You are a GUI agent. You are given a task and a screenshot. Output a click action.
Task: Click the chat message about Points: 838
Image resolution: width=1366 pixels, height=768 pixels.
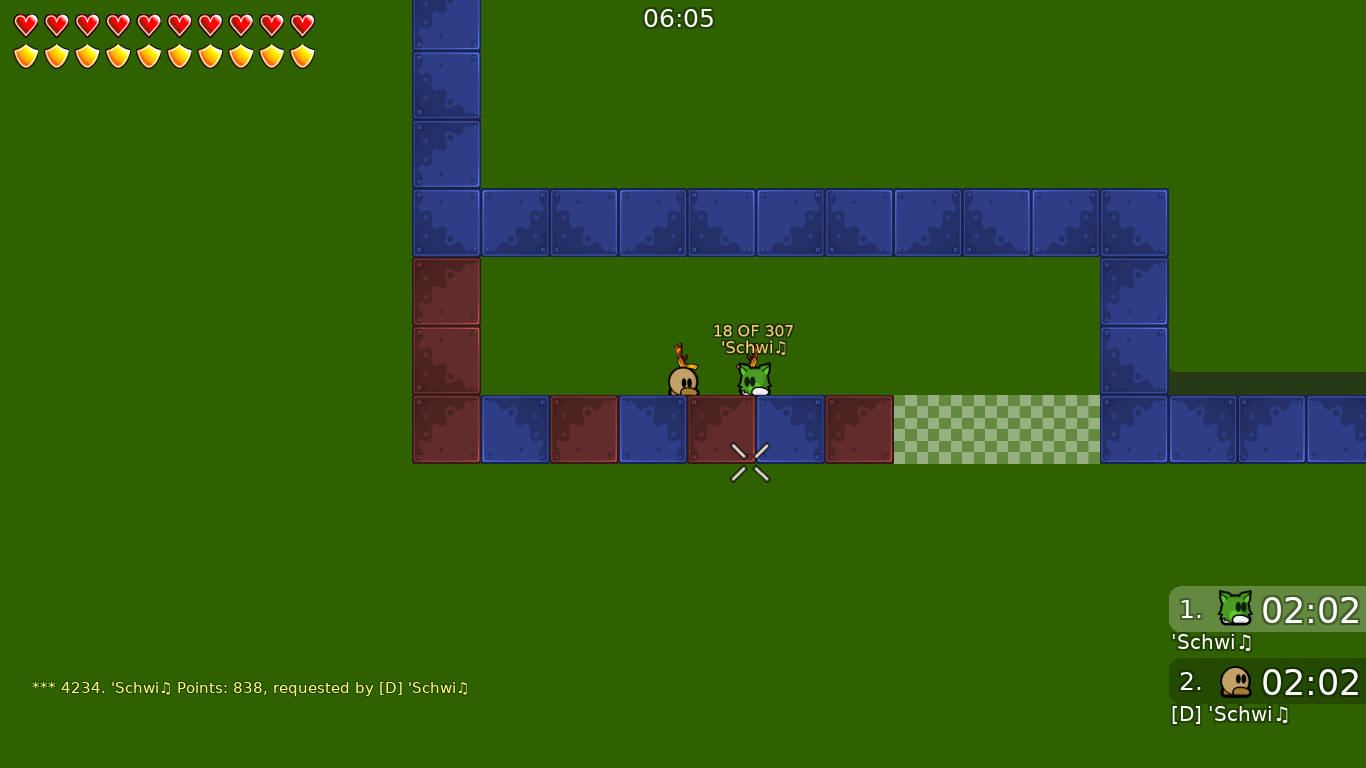click(x=250, y=688)
